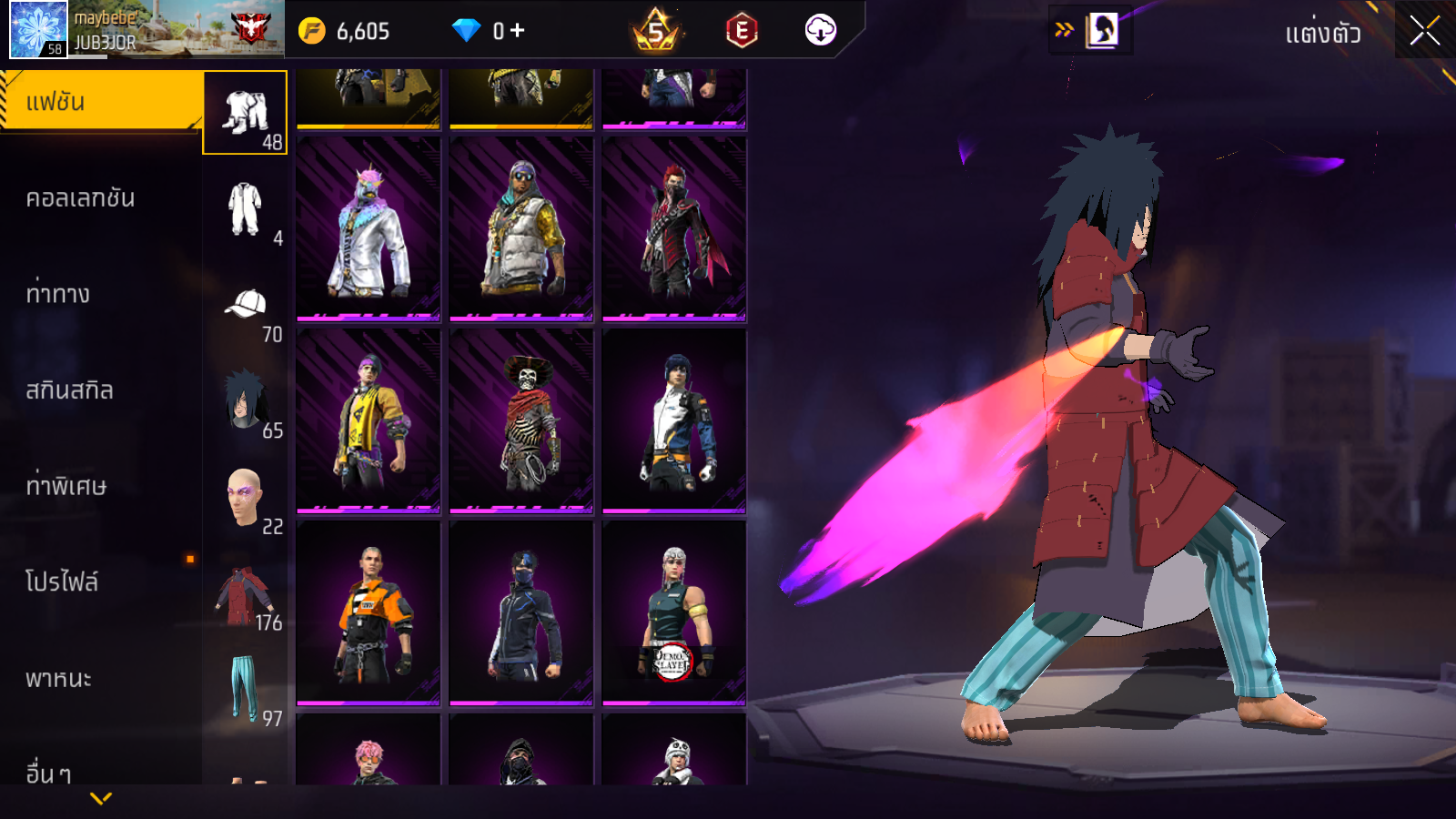The height and width of the screenshot is (819, 1456).
Task: Open the cloud download icon
Action: [820, 31]
